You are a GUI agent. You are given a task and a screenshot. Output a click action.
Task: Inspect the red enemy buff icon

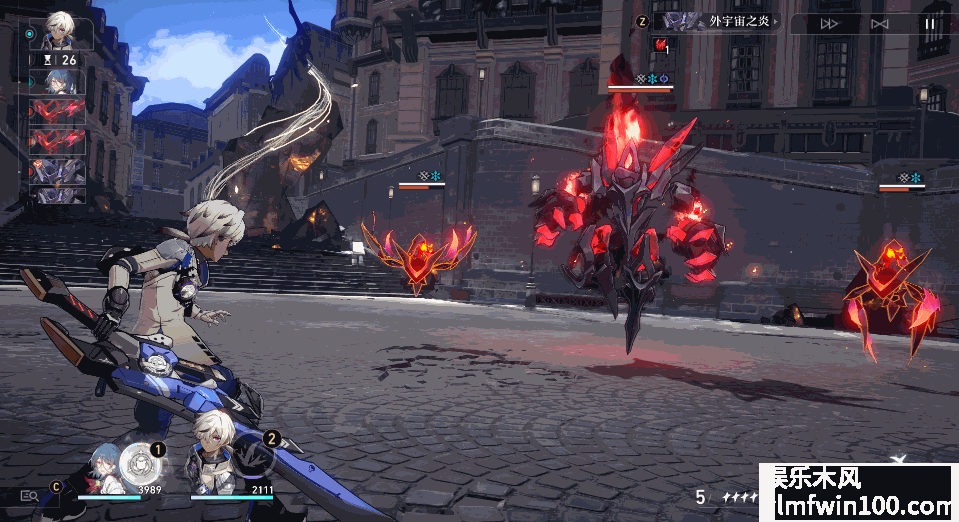pos(661,45)
